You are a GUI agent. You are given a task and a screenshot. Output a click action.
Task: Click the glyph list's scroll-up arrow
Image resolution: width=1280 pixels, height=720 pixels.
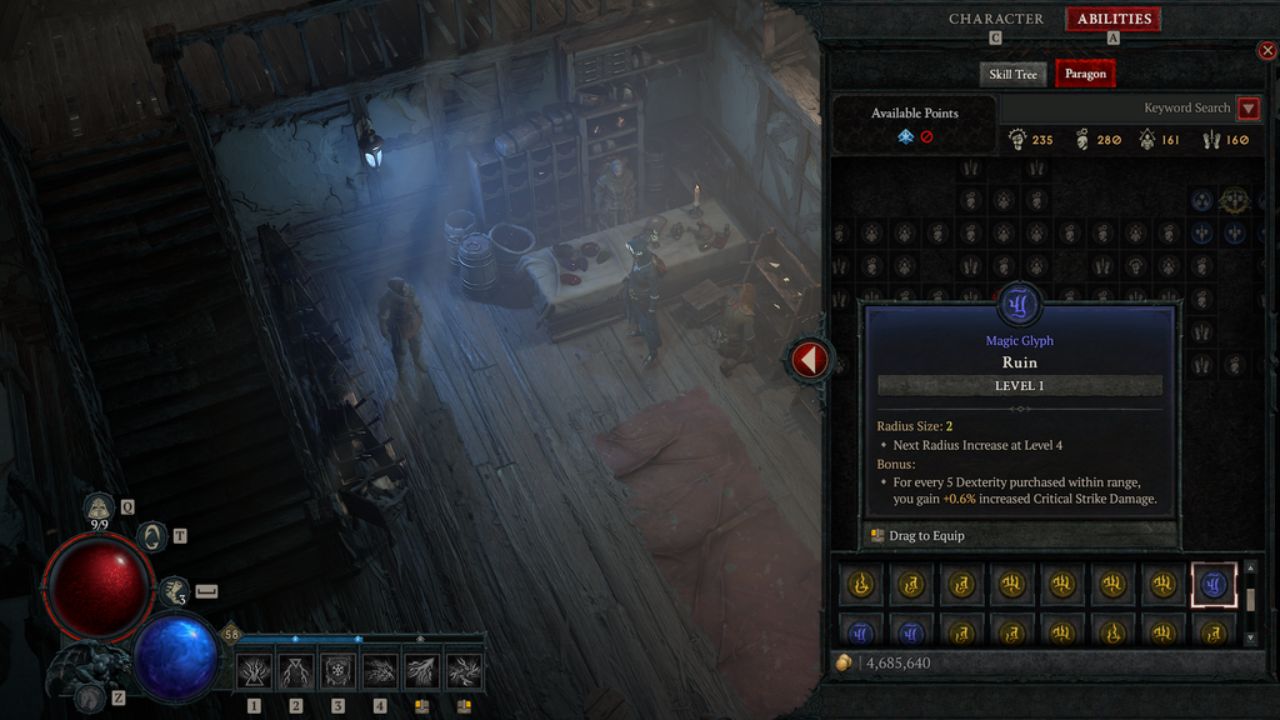click(1250, 569)
